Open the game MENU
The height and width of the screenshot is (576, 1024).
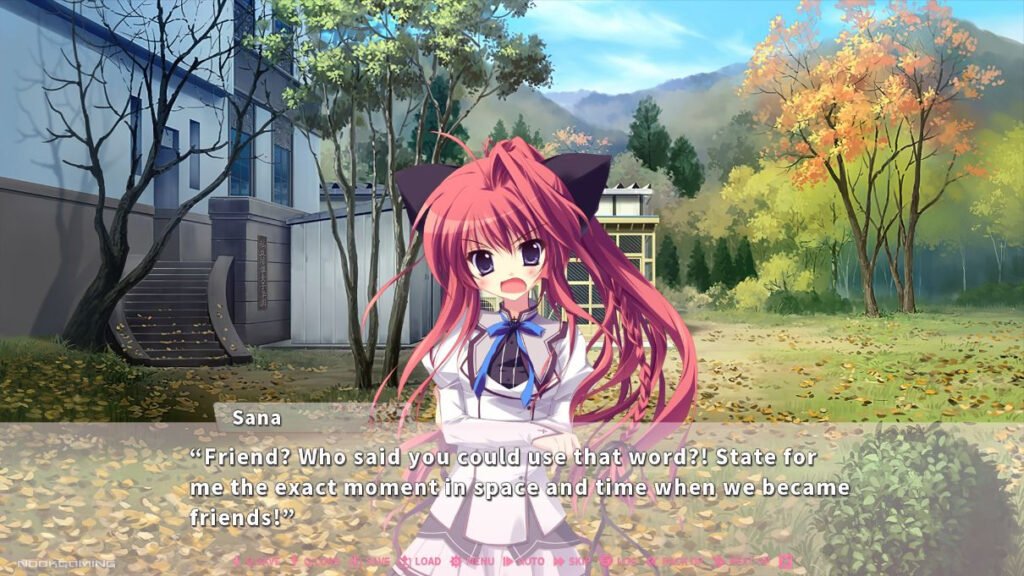[473, 561]
